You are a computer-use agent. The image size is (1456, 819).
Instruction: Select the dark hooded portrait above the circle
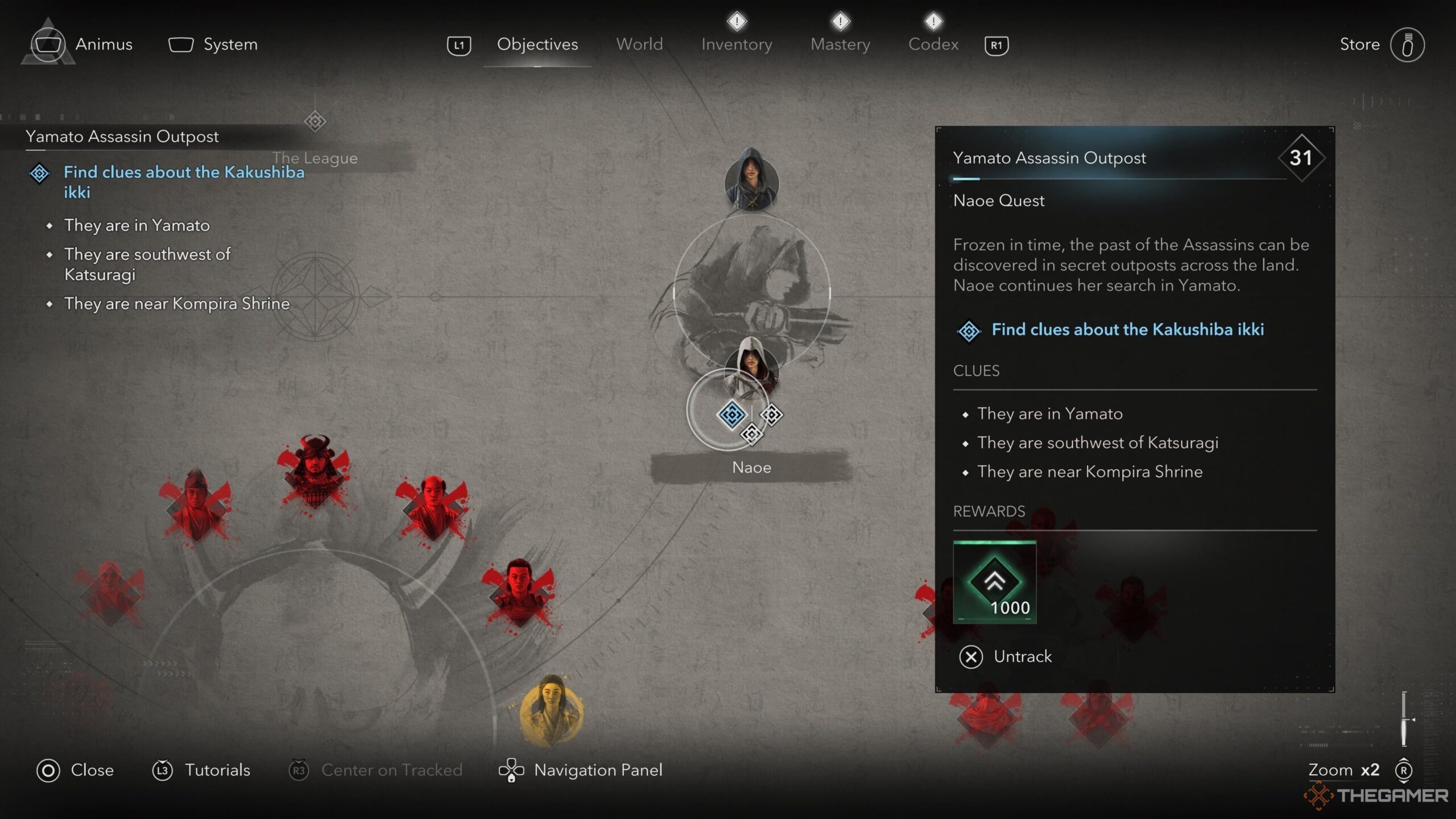pos(751,179)
